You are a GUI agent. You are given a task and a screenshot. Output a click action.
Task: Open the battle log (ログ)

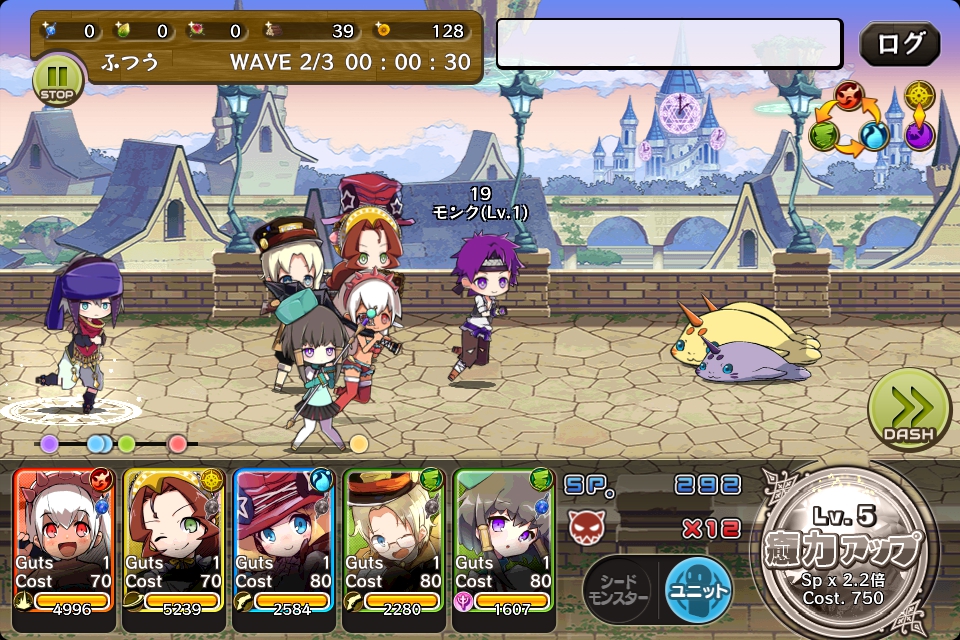point(899,44)
